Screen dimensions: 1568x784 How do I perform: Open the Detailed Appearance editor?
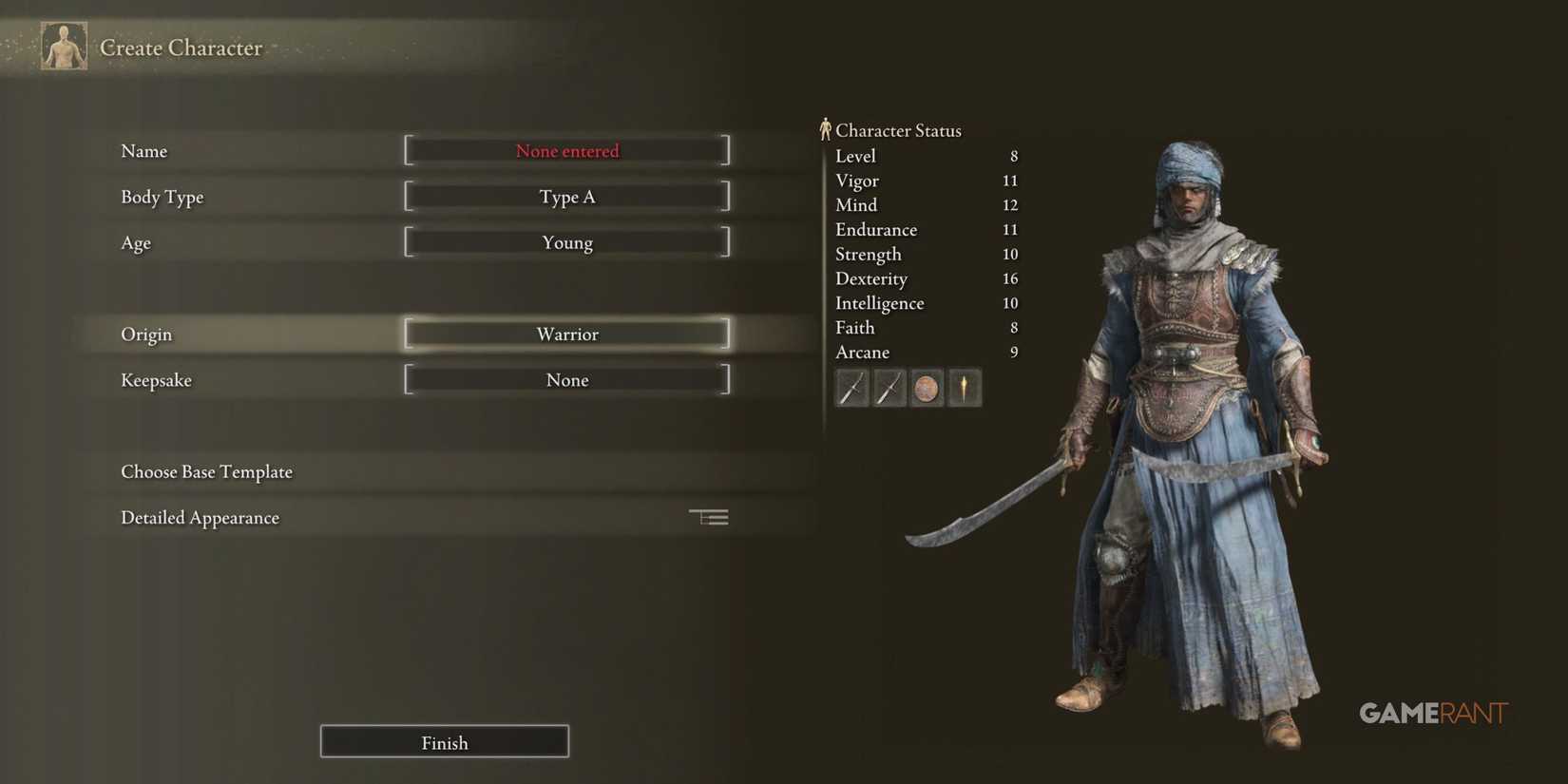click(x=200, y=517)
